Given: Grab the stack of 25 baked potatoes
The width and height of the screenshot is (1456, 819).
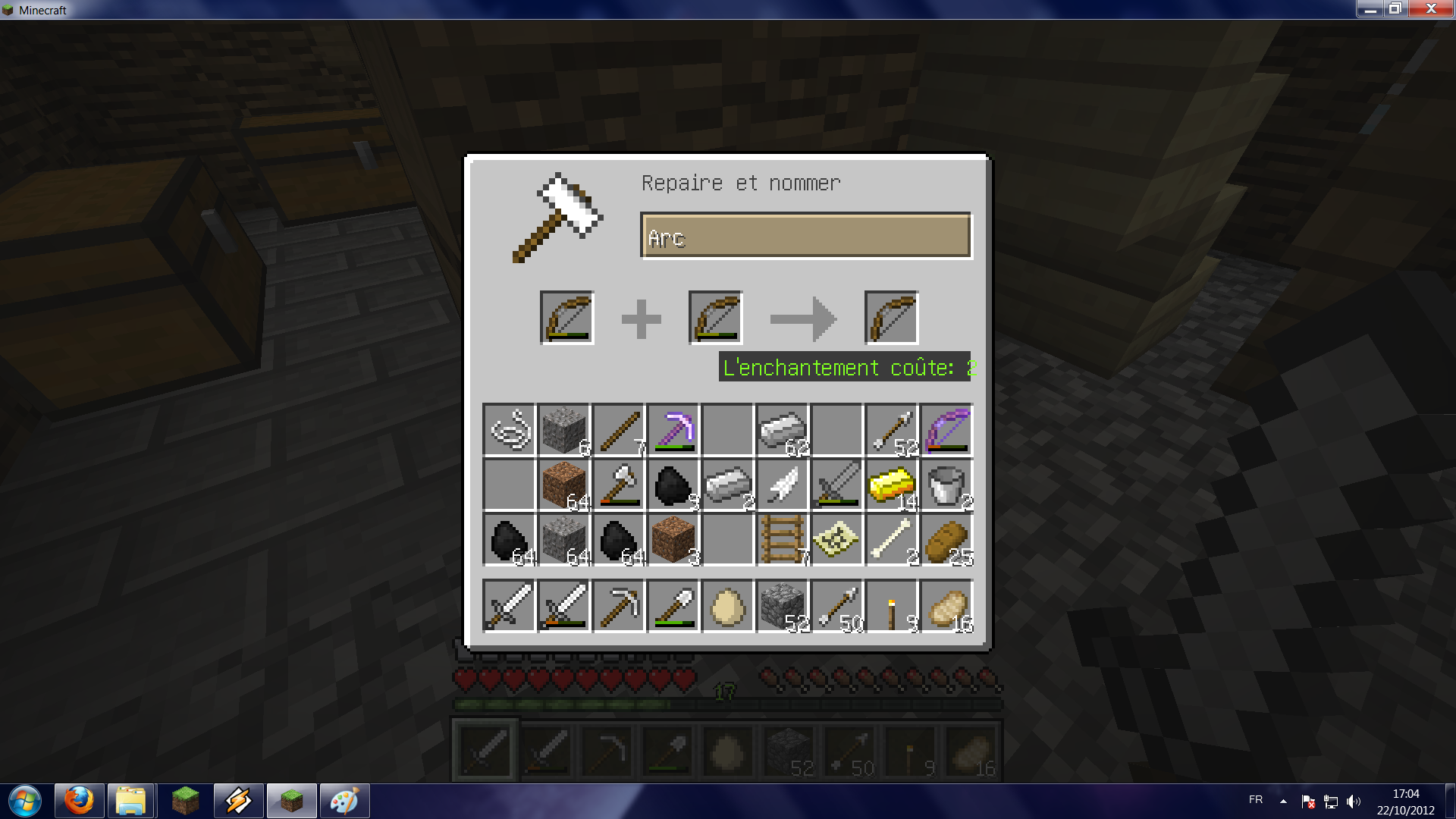Looking at the screenshot, I should (945, 539).
